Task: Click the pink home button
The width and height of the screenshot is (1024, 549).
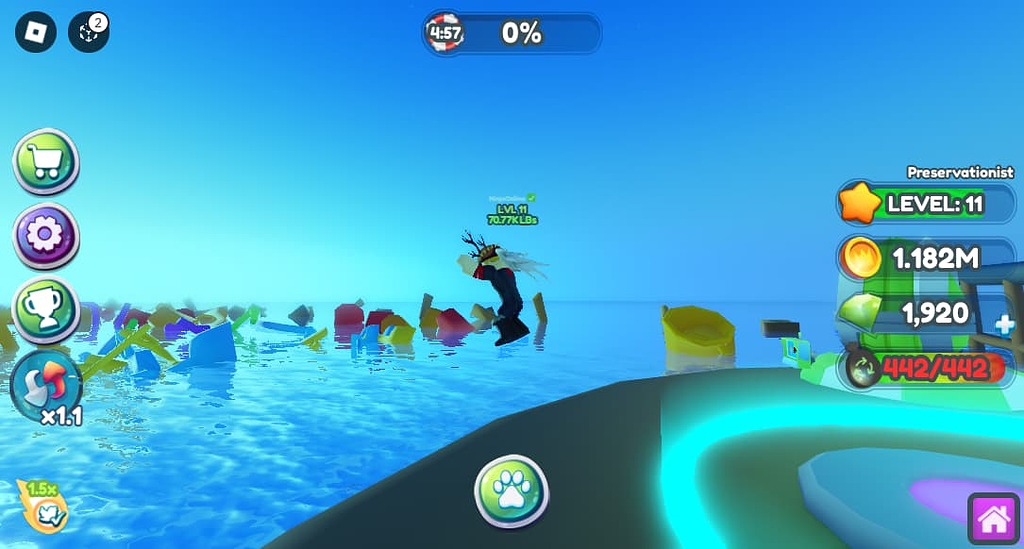Action: click(x=993, y=519)
